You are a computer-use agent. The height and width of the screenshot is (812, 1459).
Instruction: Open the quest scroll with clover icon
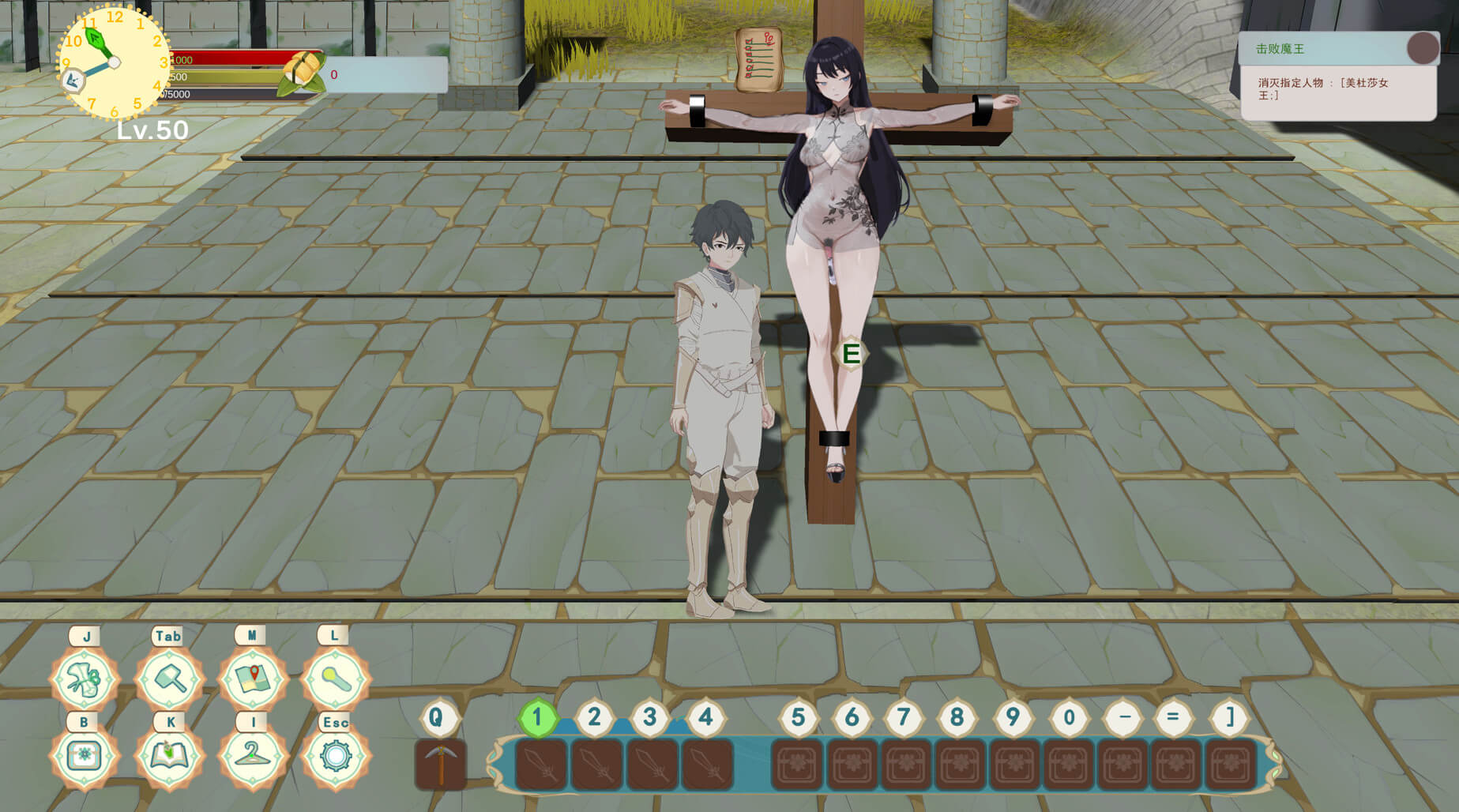pos(85,679)
